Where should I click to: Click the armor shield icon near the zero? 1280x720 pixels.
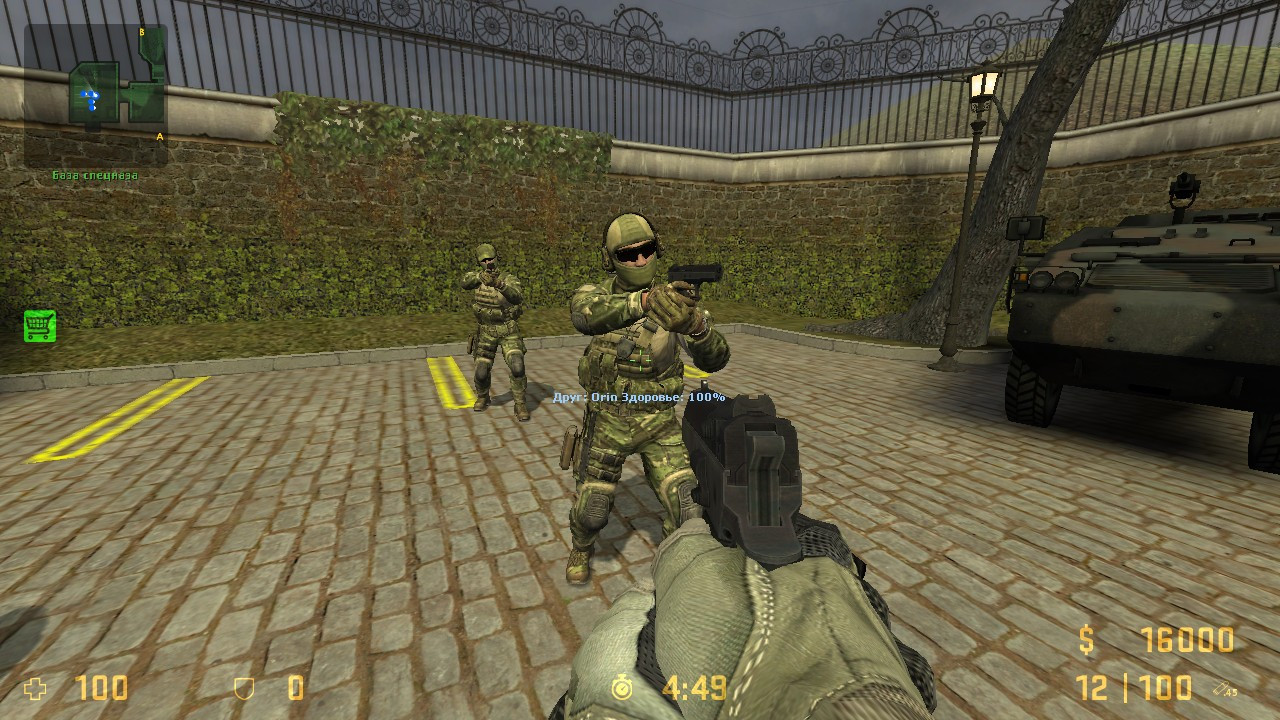(240, 688)
